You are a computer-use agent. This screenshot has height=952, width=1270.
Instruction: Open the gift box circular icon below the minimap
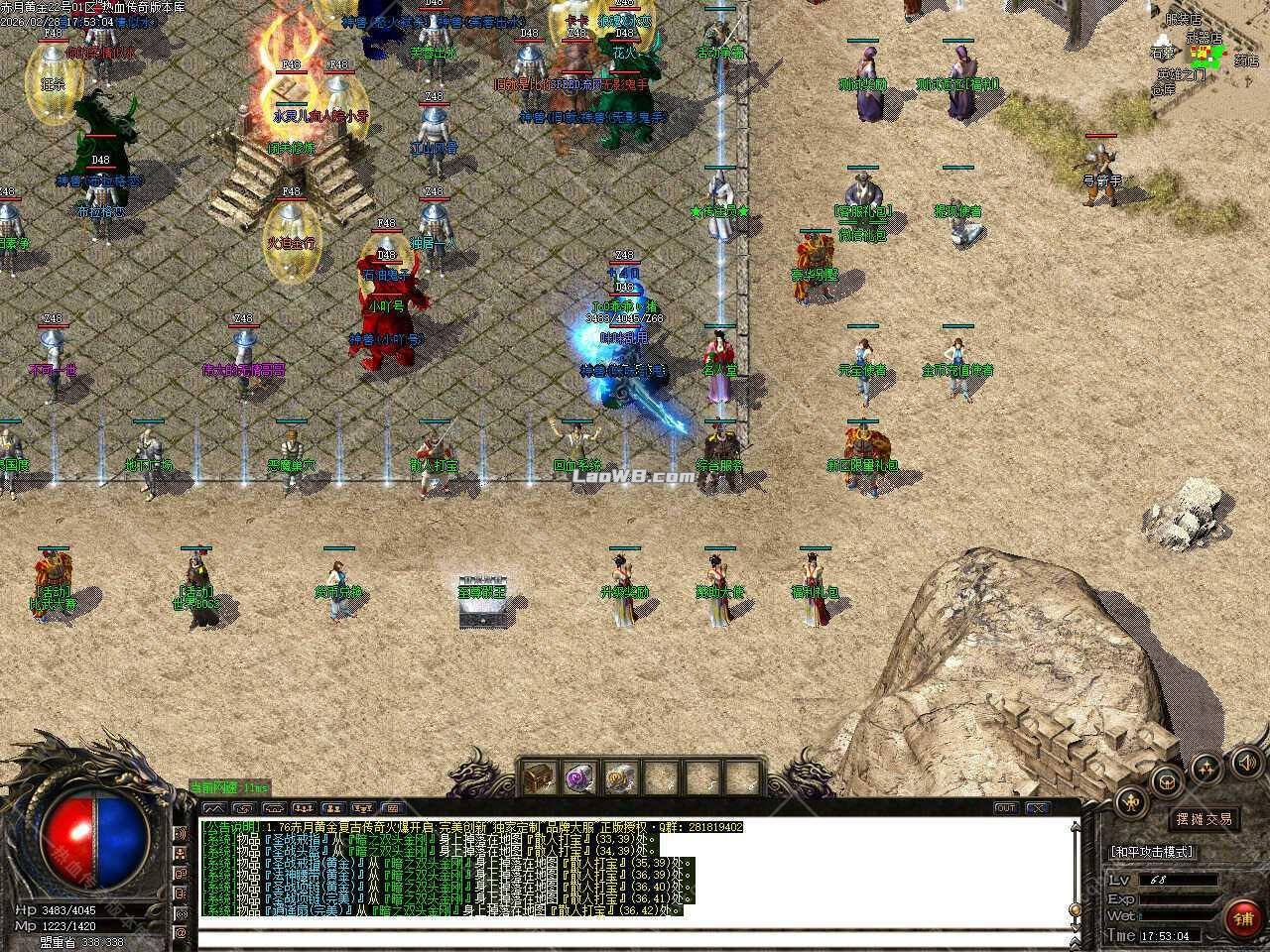pos(1167,782)
